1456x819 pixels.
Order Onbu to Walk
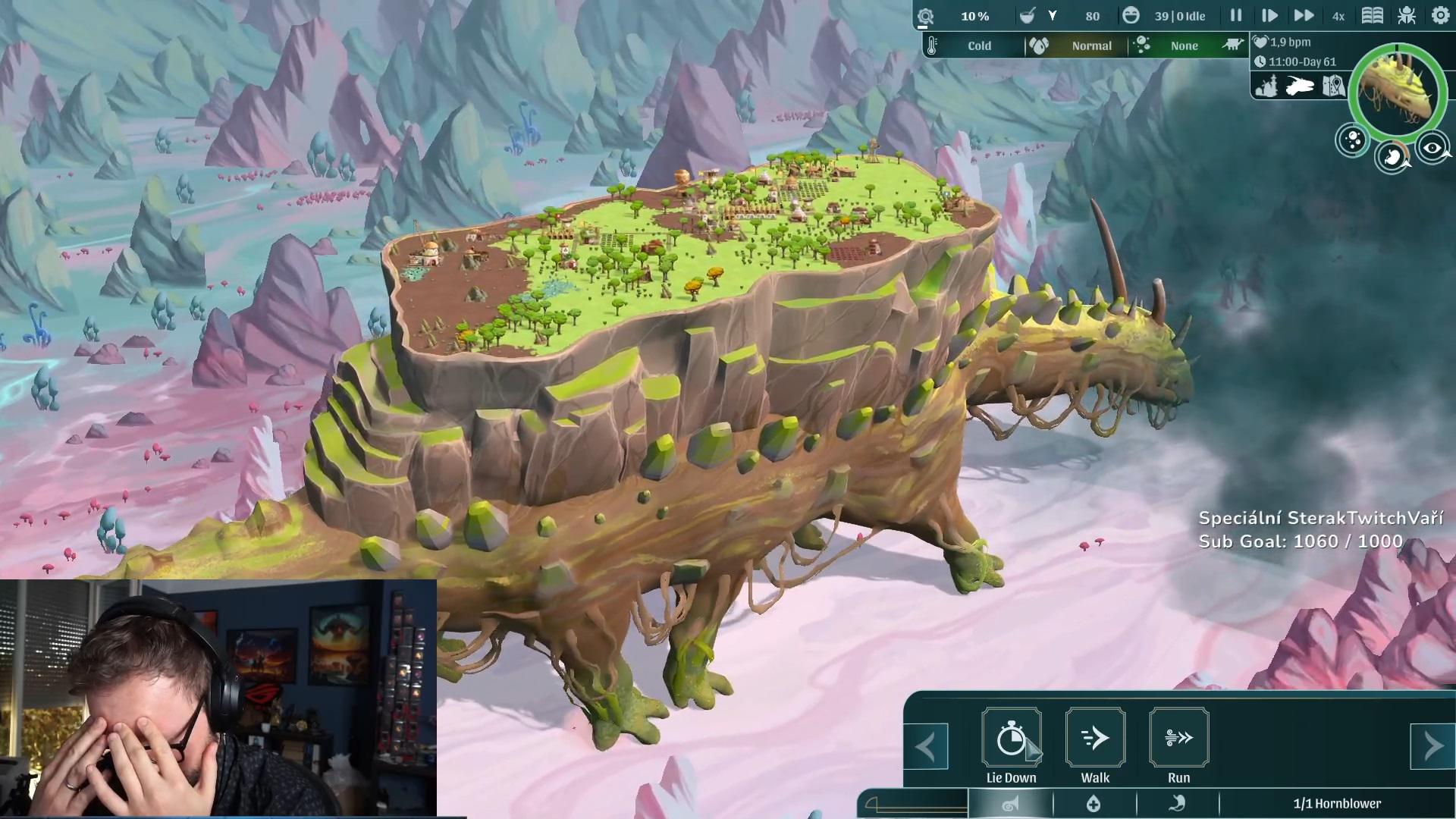coord(1095,738)
